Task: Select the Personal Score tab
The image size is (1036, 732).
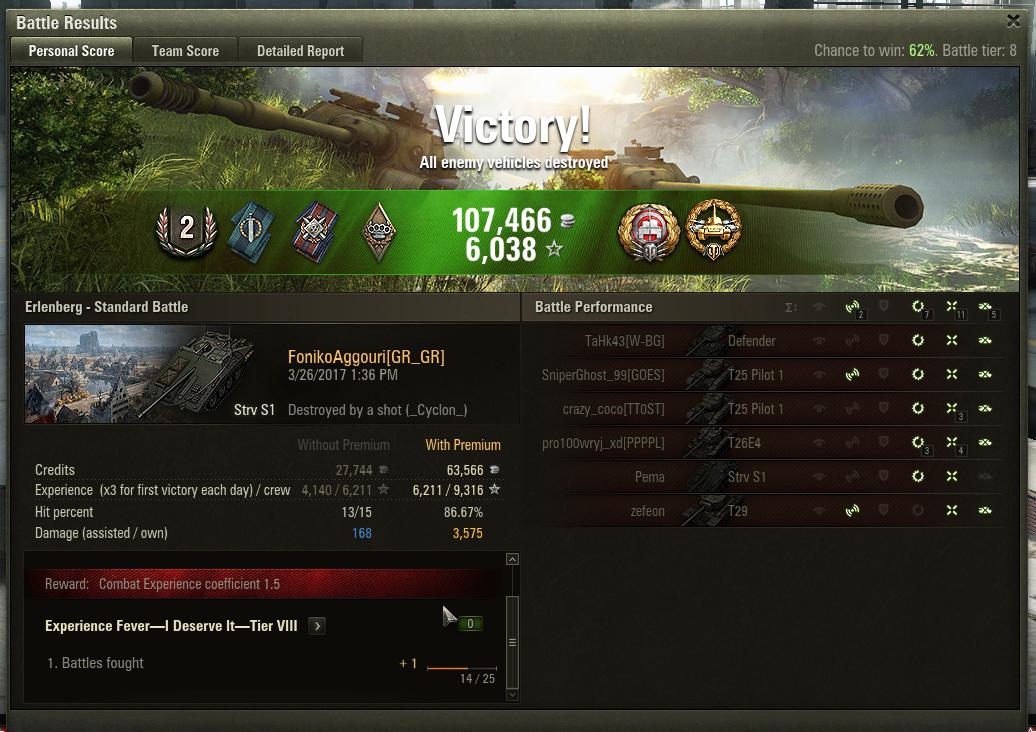Action: click(x=71, y=51)
